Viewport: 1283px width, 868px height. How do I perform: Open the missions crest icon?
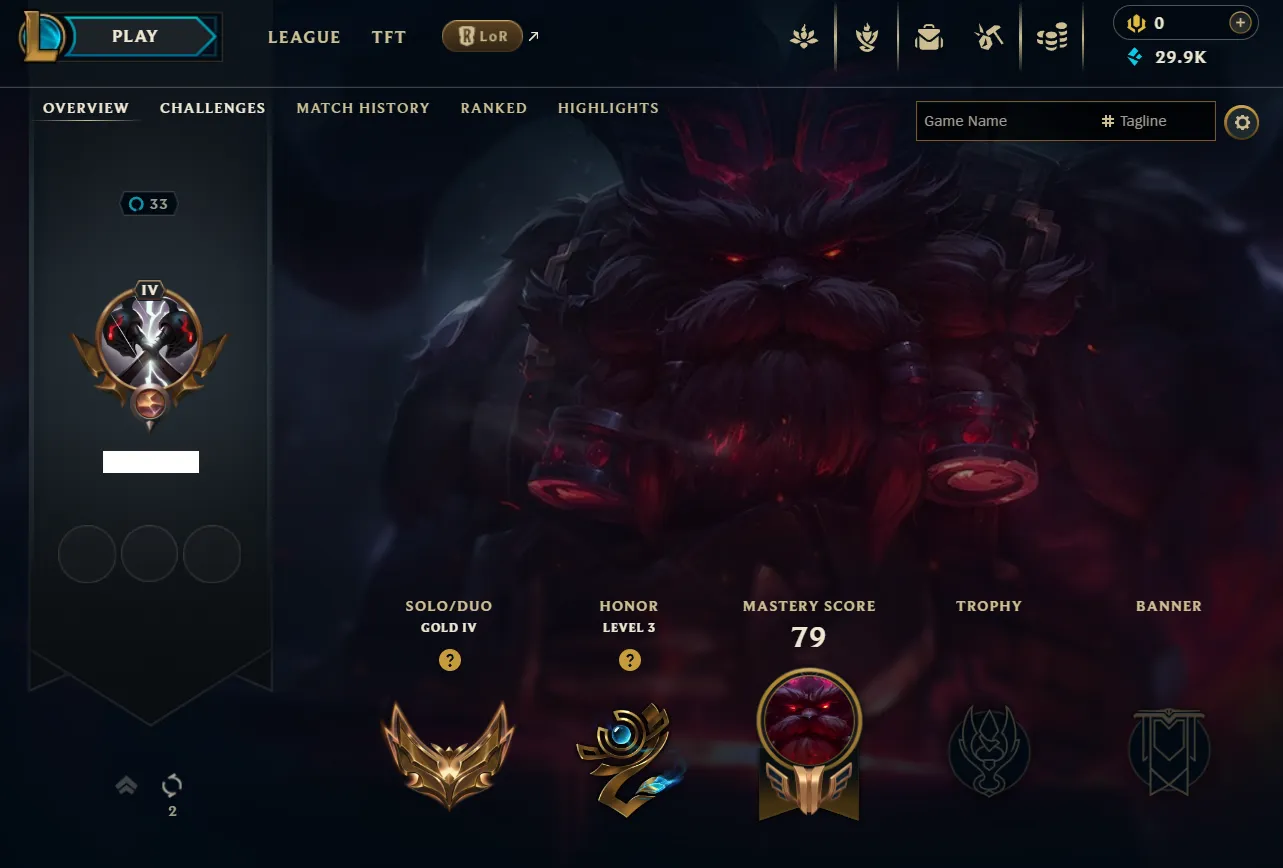[865, 35]
